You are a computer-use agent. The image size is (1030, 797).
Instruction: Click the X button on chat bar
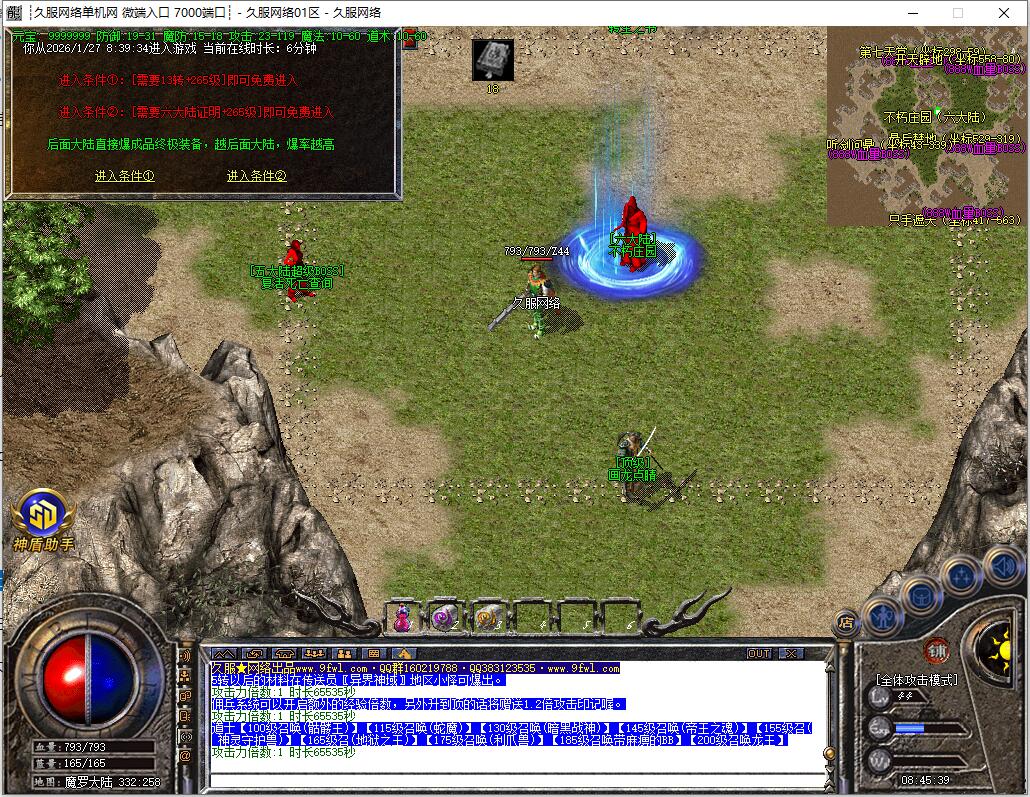coord(791,653)
